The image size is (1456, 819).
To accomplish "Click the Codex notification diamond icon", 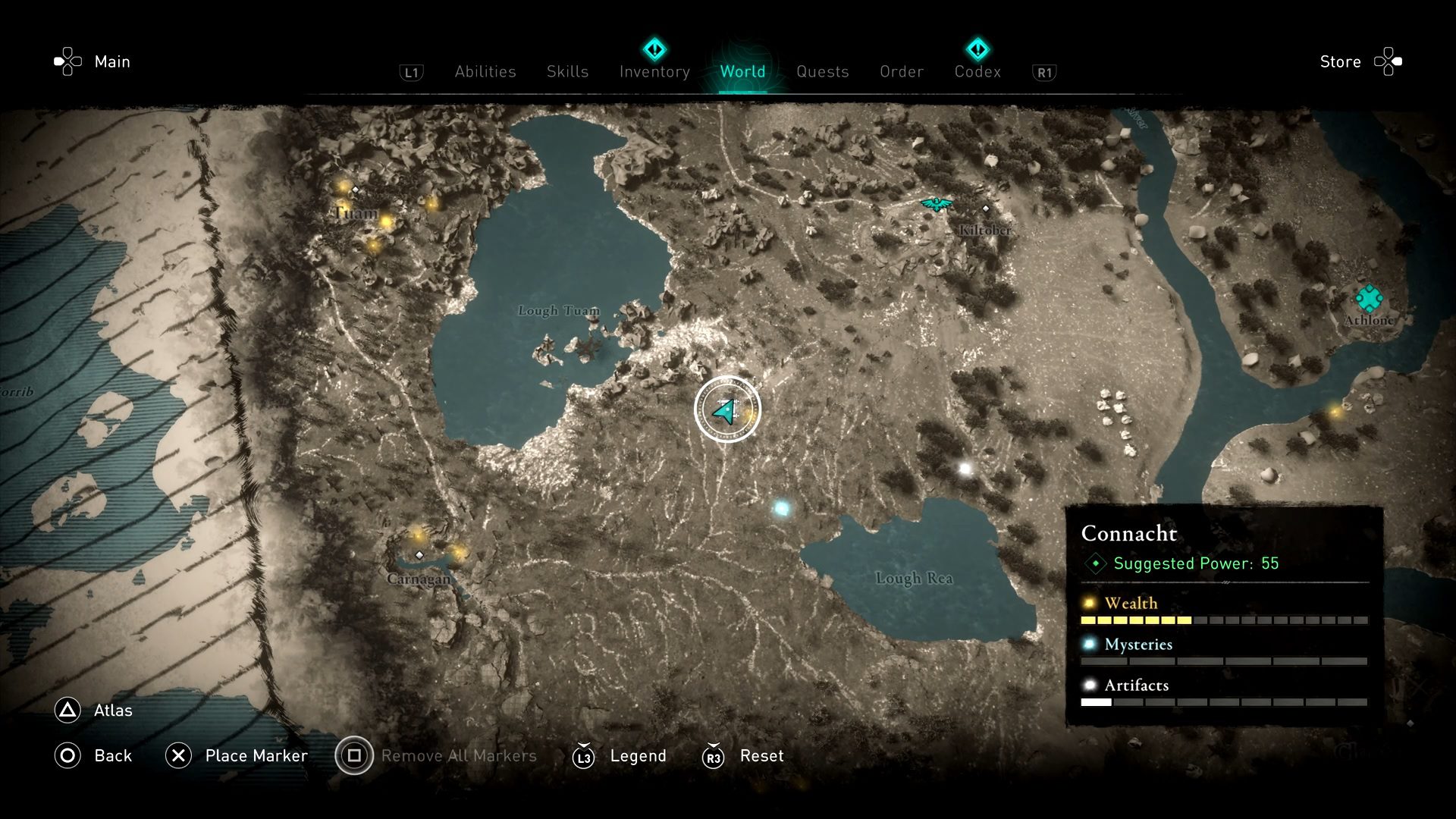I will (977, 49).
